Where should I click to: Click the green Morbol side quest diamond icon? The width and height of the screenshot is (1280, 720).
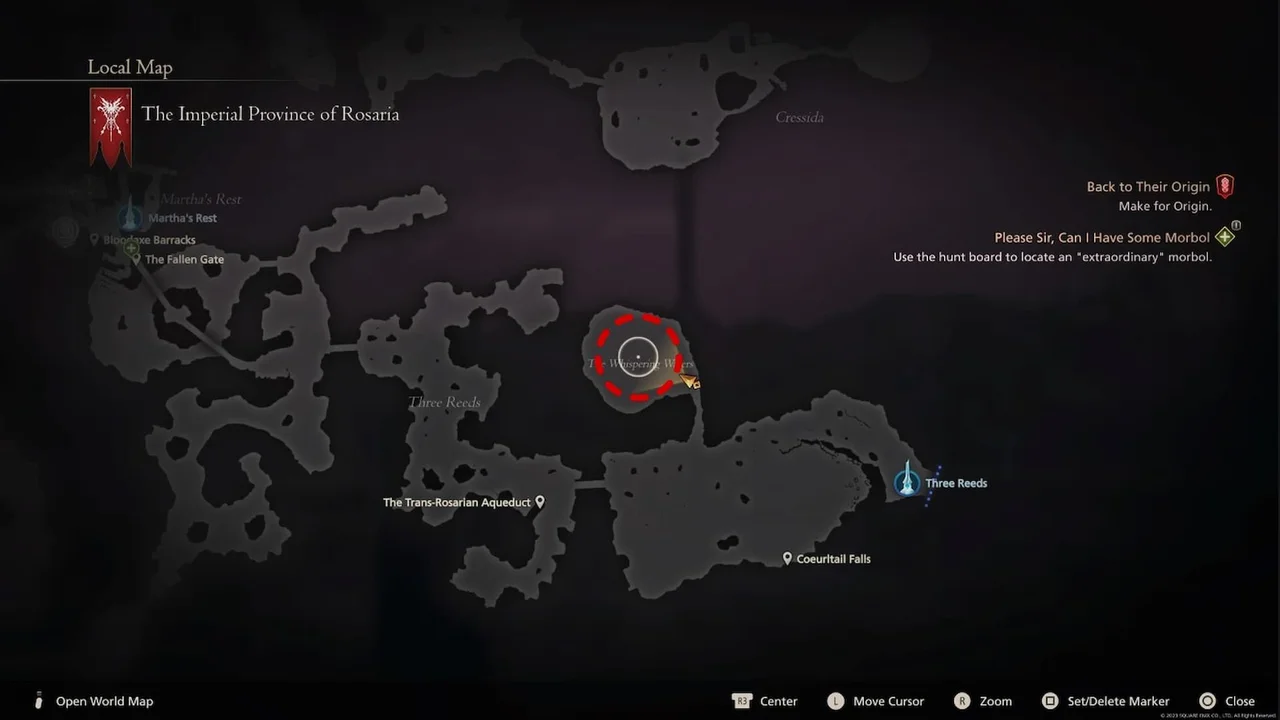[x=1224, y=236]
